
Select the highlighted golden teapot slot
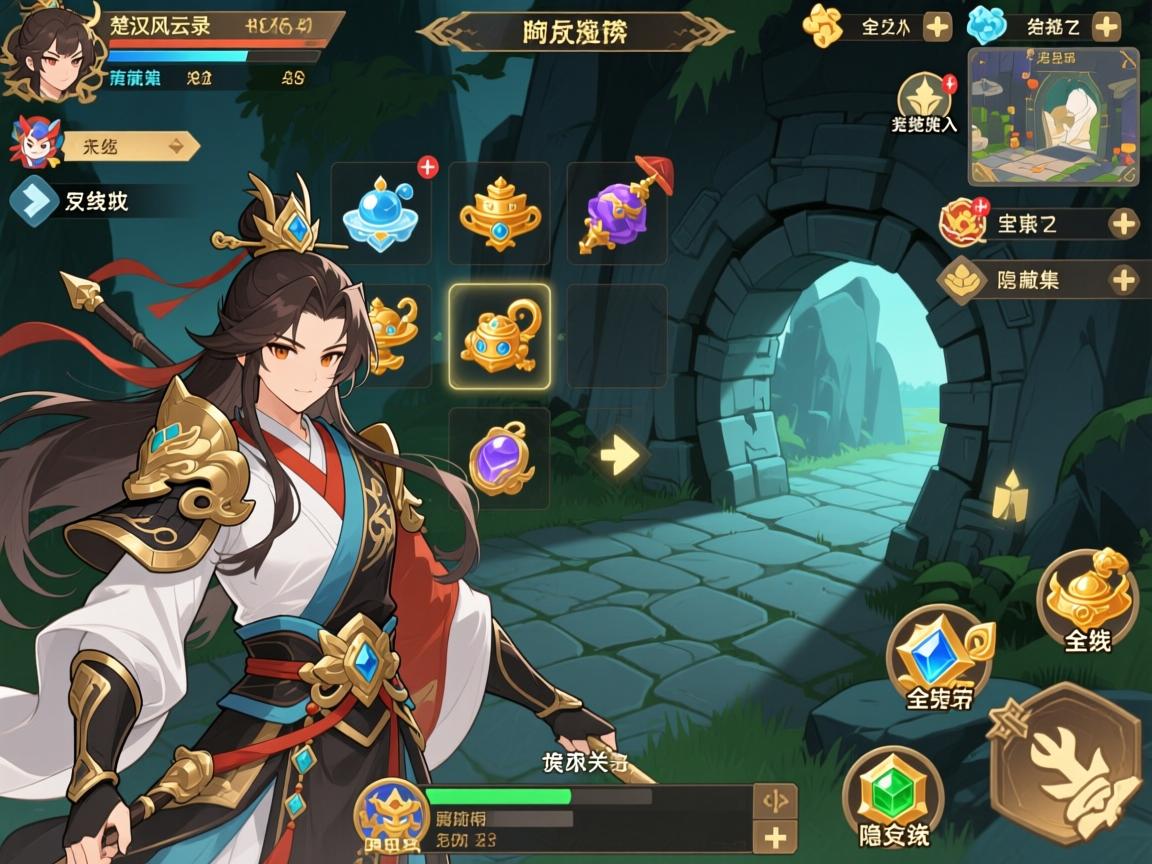[499, 336]
